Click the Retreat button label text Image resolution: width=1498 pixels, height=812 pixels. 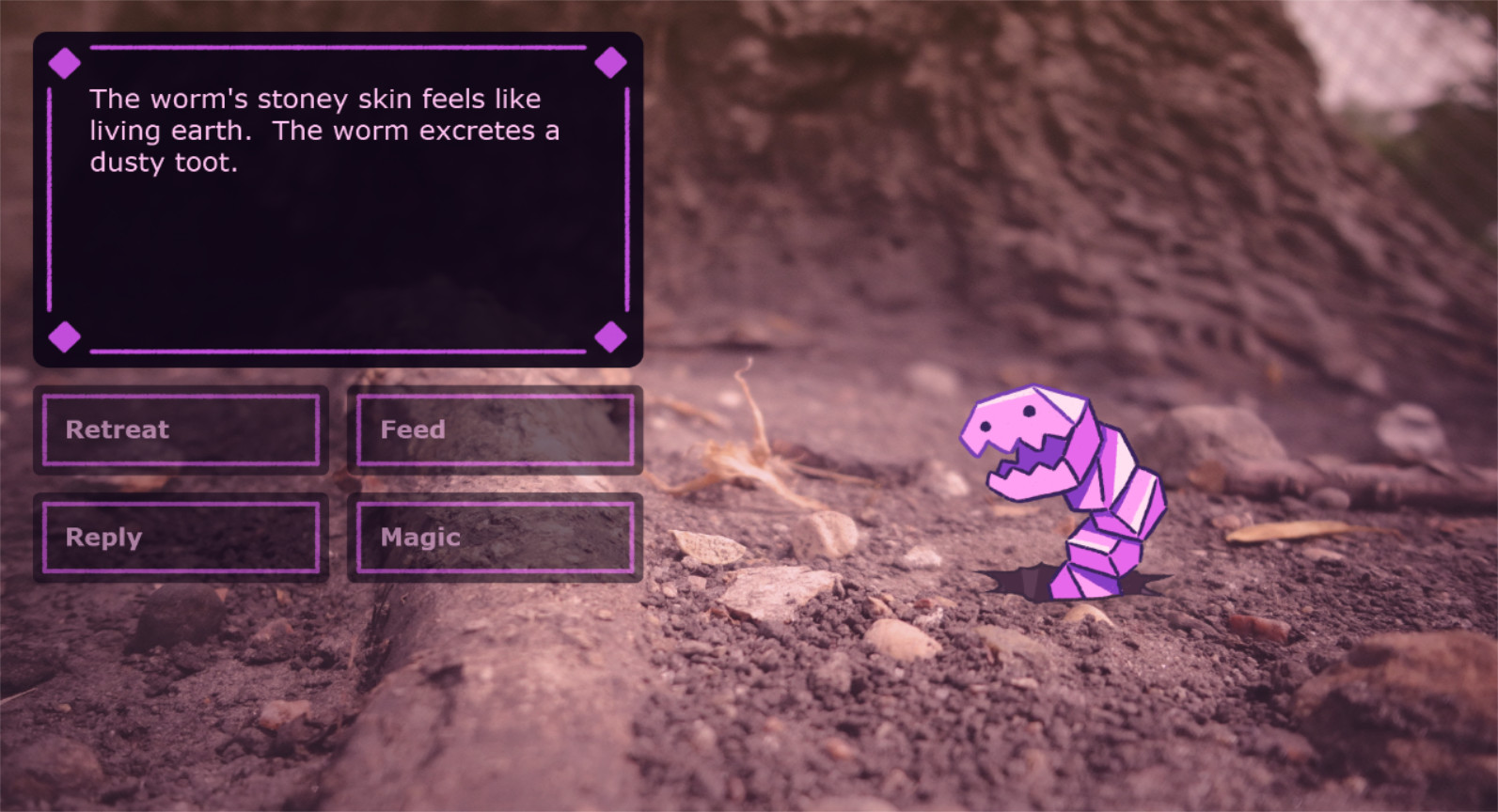coord(117,429)
